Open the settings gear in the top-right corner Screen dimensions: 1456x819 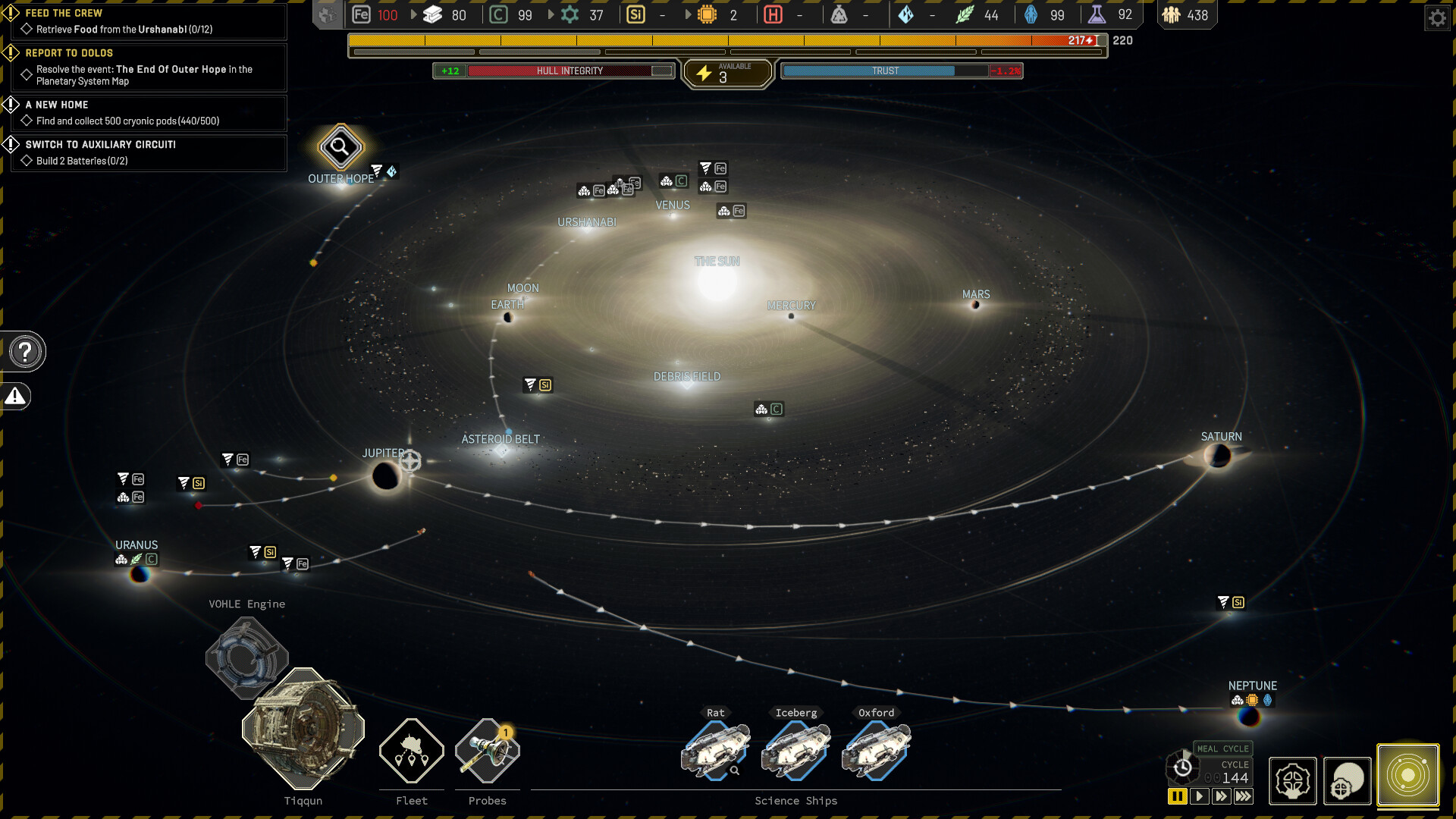pos(1438,17)
